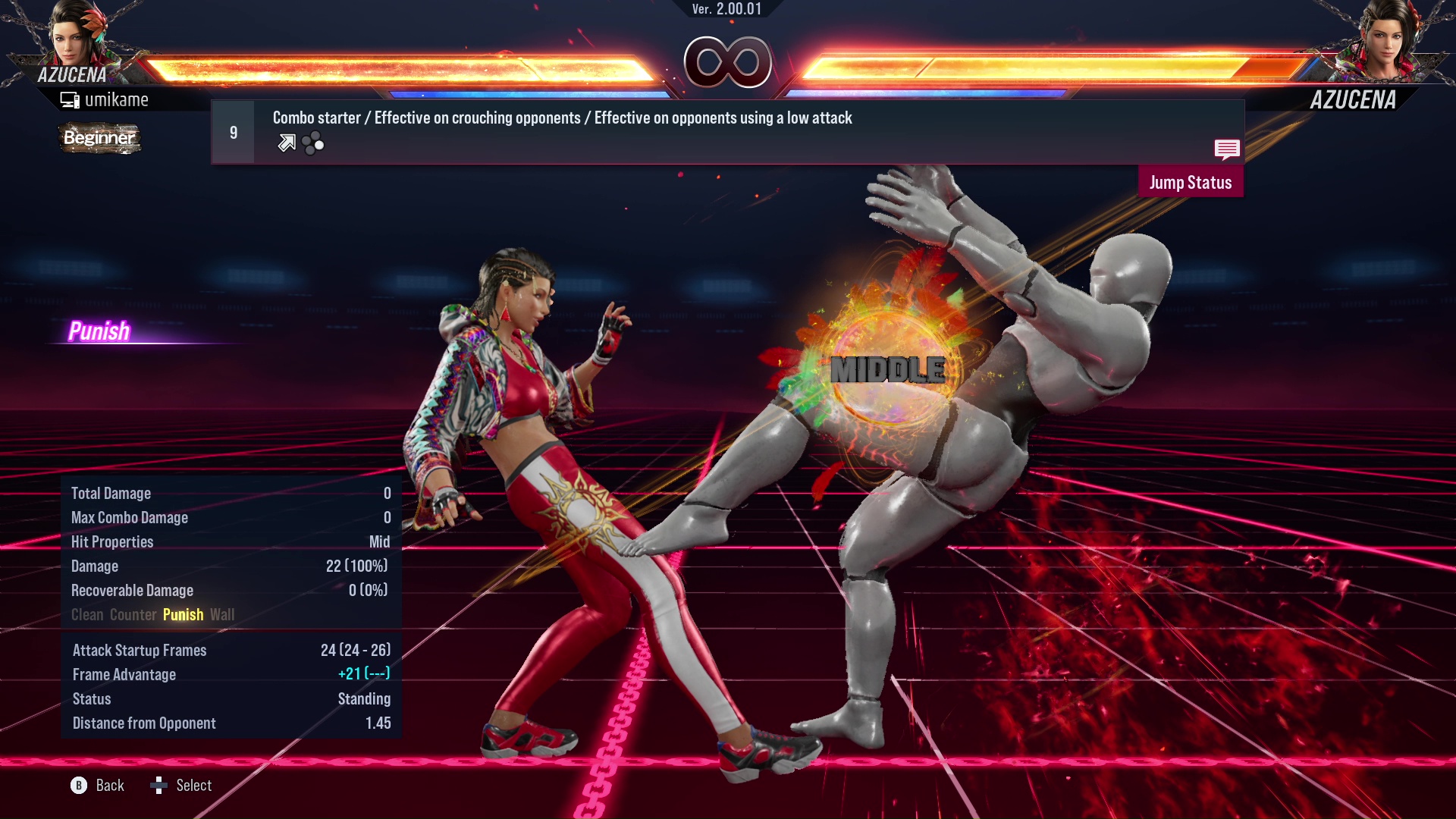Click the monitor icon beside umikame
The height and width of the screenshot is (819, 1456).
pos(69,99)
